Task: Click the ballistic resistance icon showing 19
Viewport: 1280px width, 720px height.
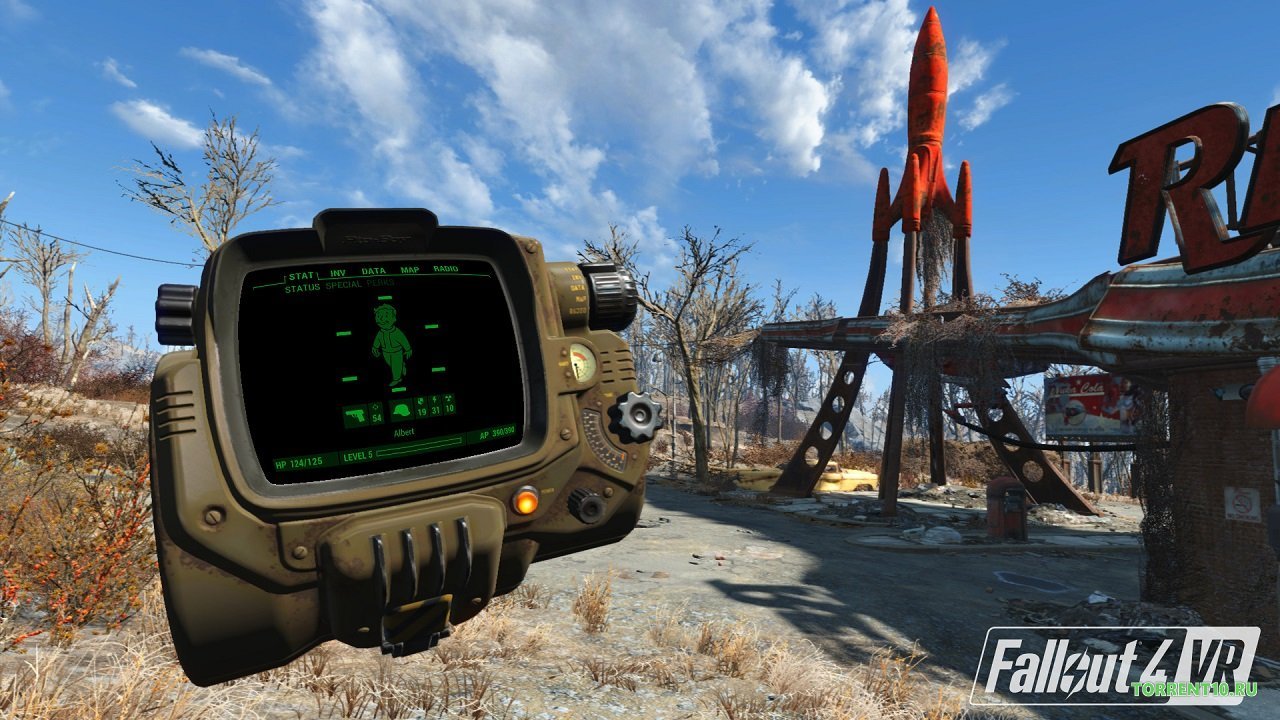Action: pyautogui.click(x=420, y=404)
